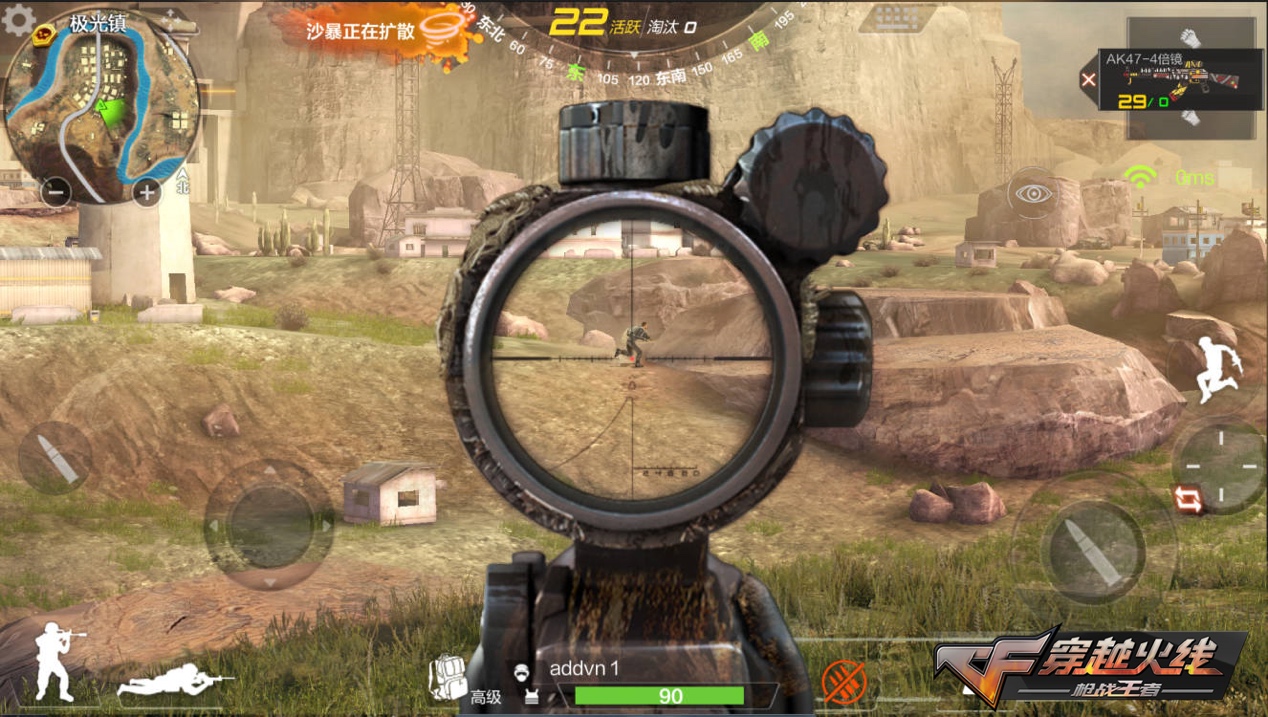This screenshot has width=1268, height=717.
Task: Open the settings gear menu
Action: click(x=18, y=19)
